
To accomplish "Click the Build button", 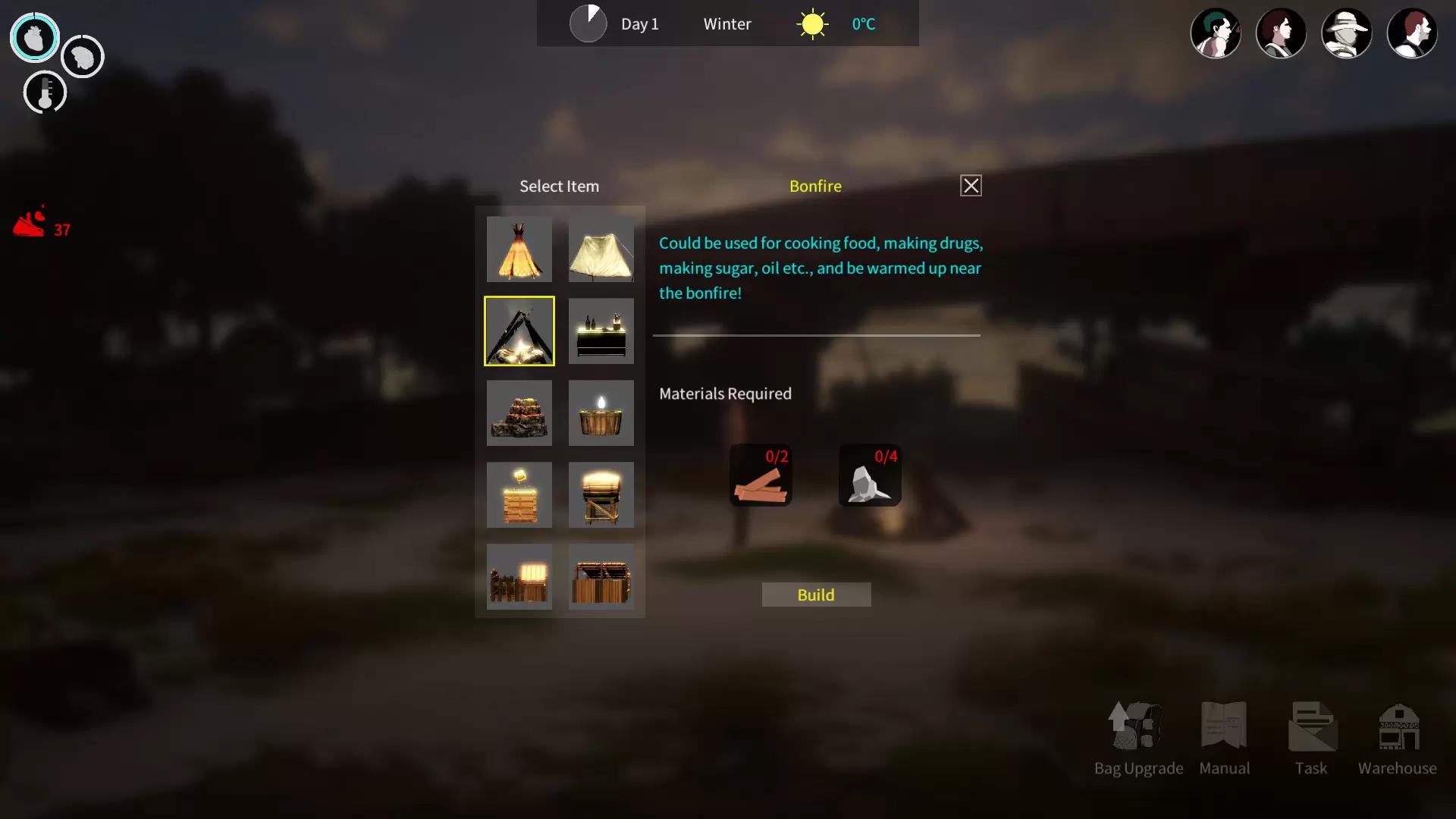I will click(816, 595).
